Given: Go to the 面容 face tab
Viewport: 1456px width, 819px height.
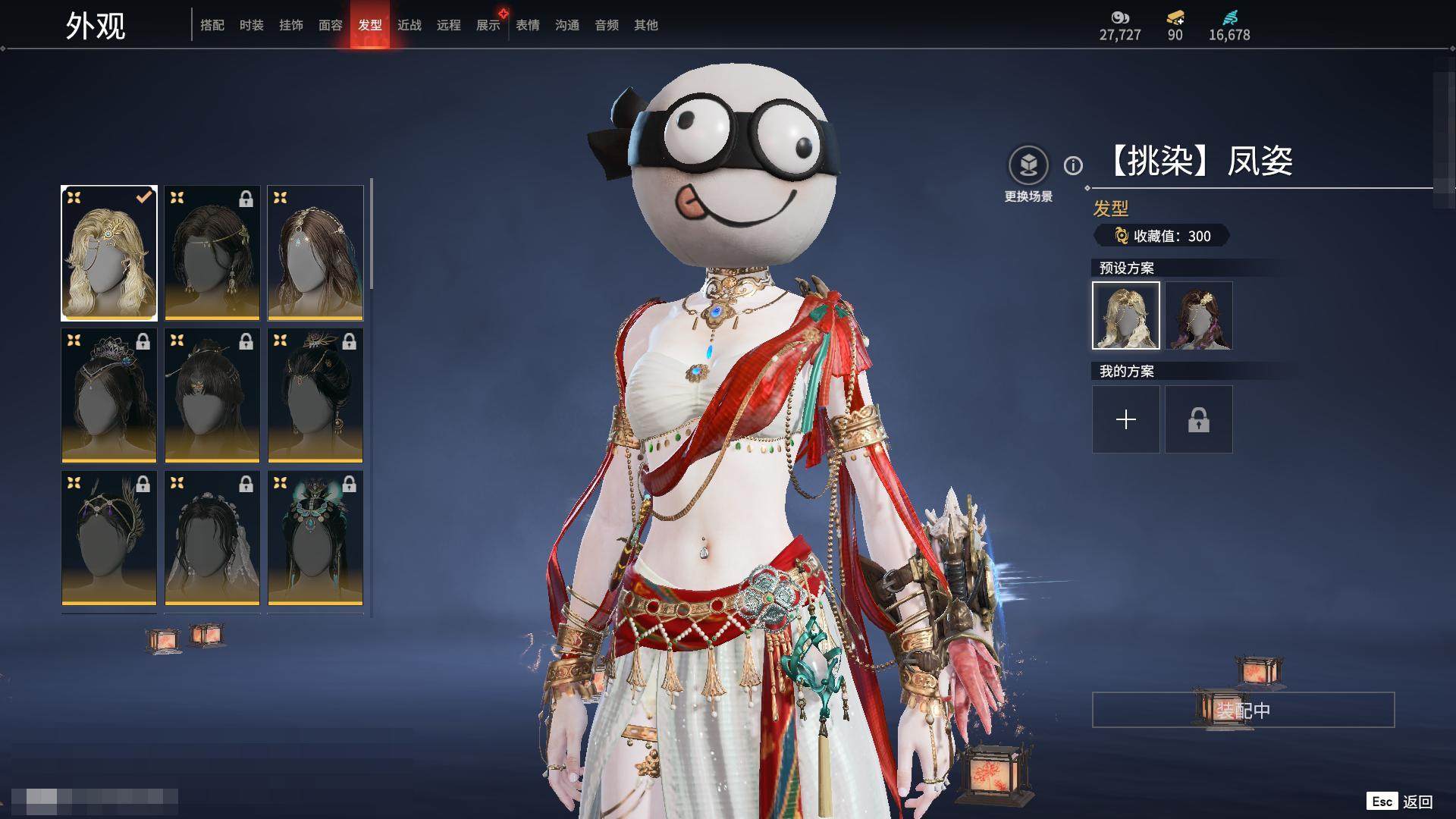Looking at the screenshot, I should 331,25.
